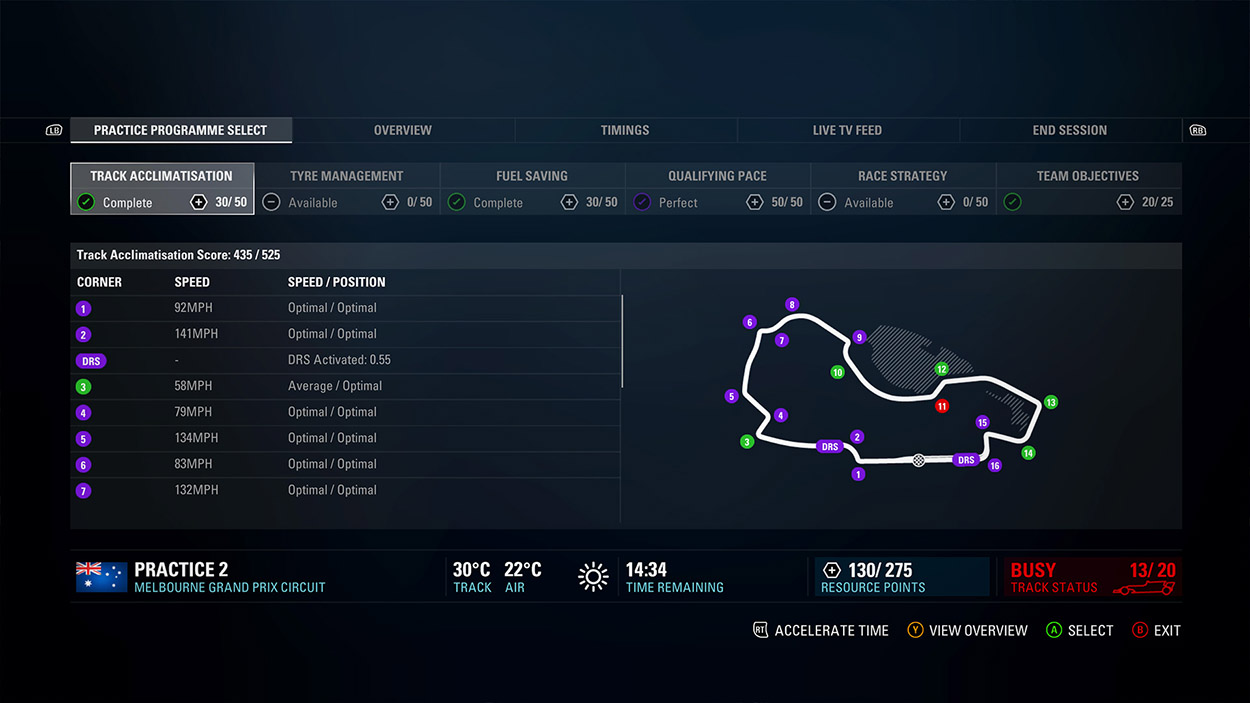This screenshot has height=703, width=1250.
Task: Select the Race Strategy programme
Action: pyautogui.click(x=902, y=189)
